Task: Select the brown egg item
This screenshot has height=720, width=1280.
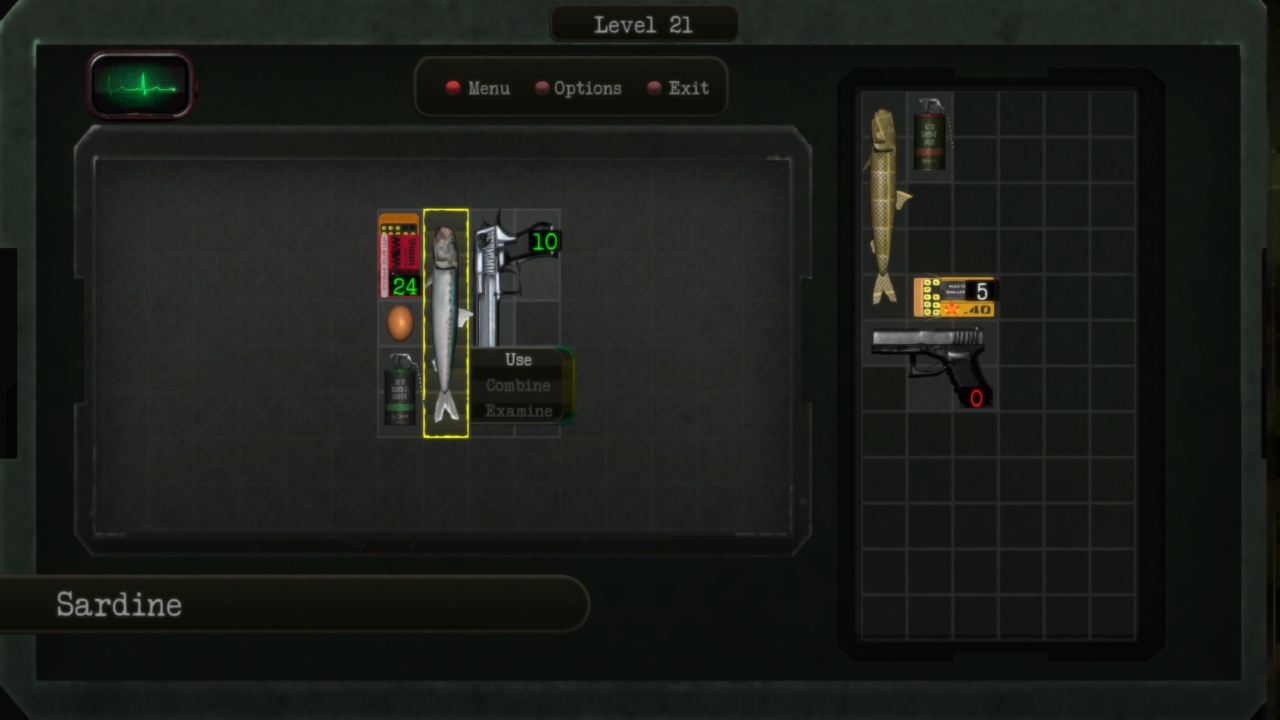Action: click(398, 323)
